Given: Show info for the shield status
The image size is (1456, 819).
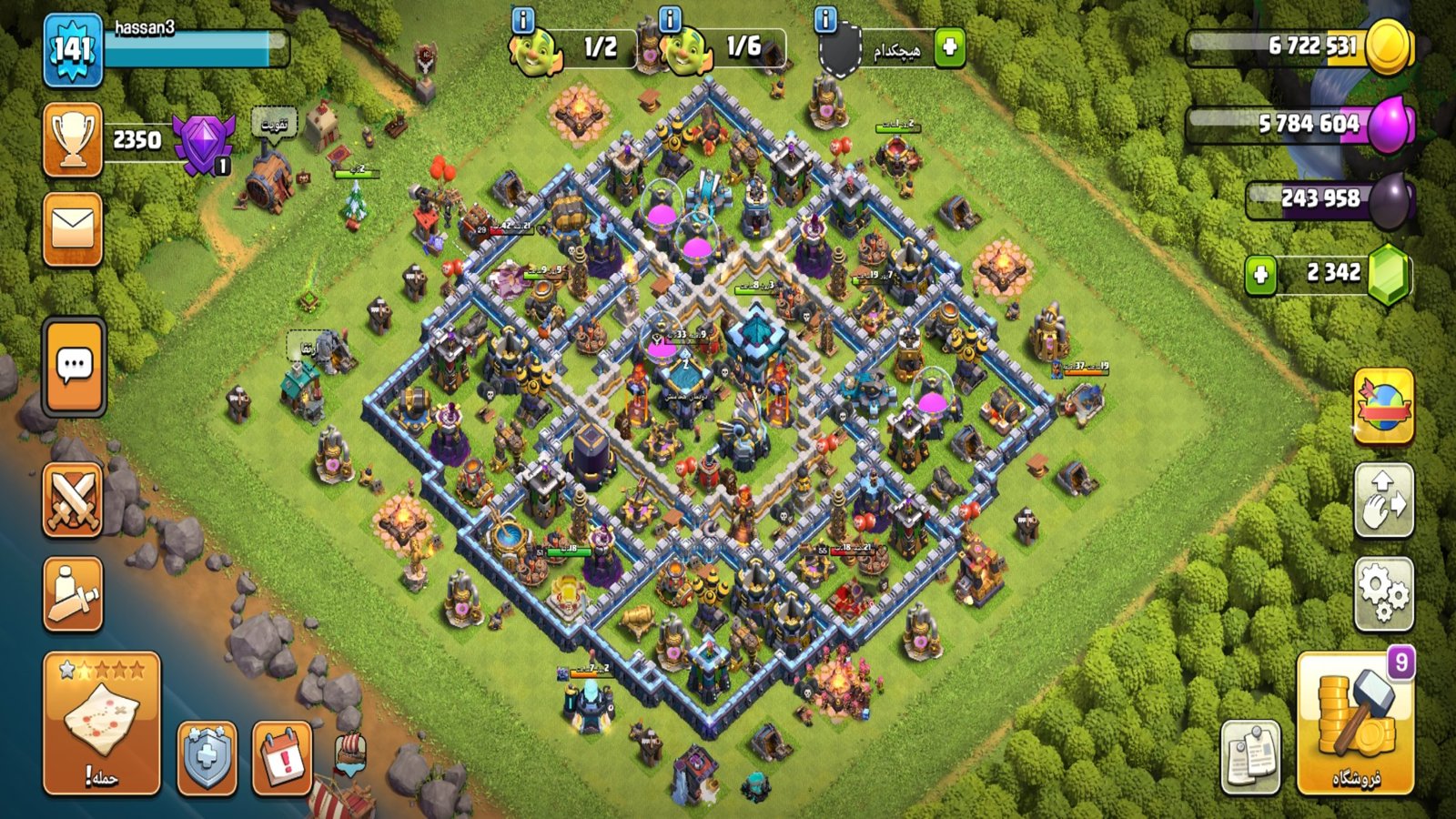Looking at the screenshot, I should click(825, 19).
